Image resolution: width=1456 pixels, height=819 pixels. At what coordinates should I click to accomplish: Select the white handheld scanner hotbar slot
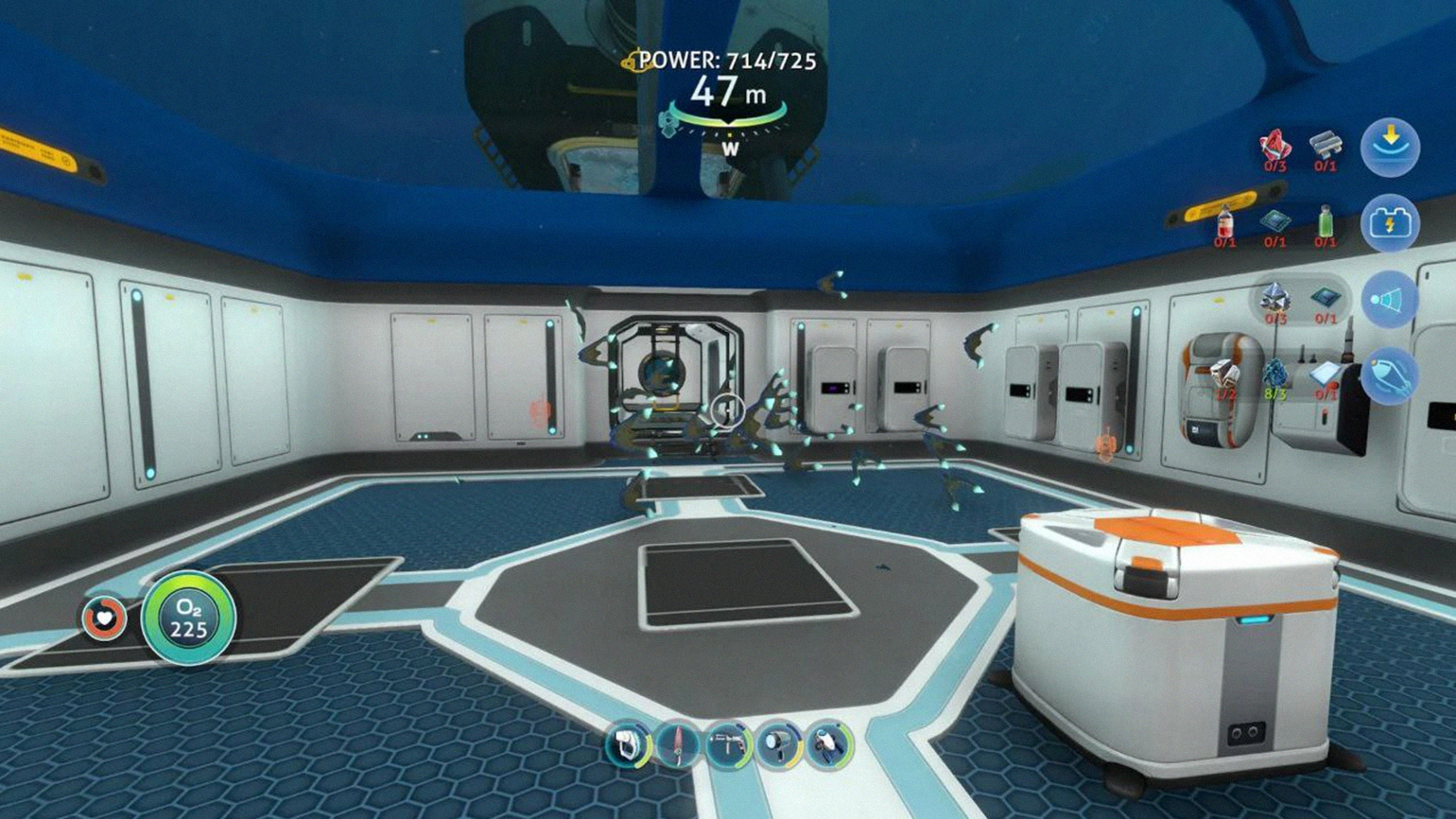point(628,744)
